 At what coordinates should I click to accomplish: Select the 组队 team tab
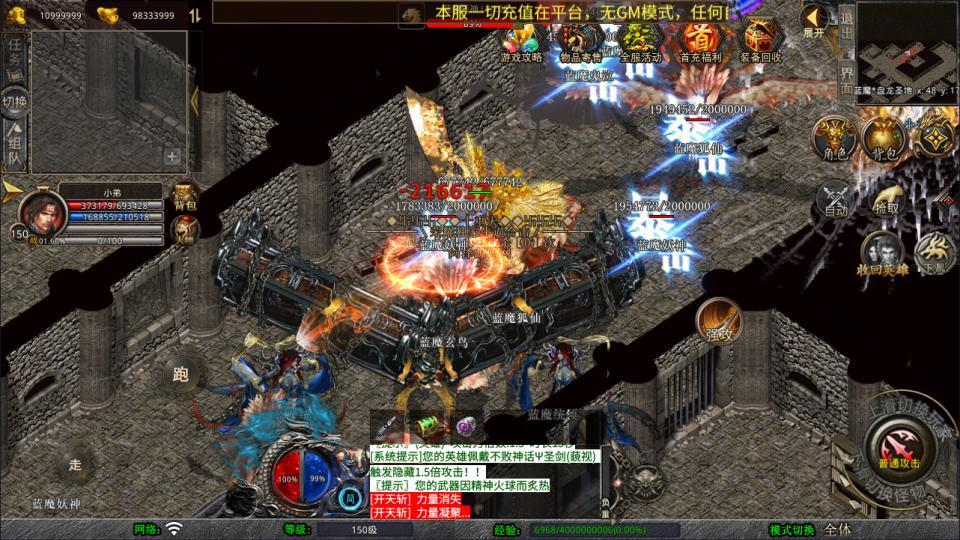[x=15, y=147]
